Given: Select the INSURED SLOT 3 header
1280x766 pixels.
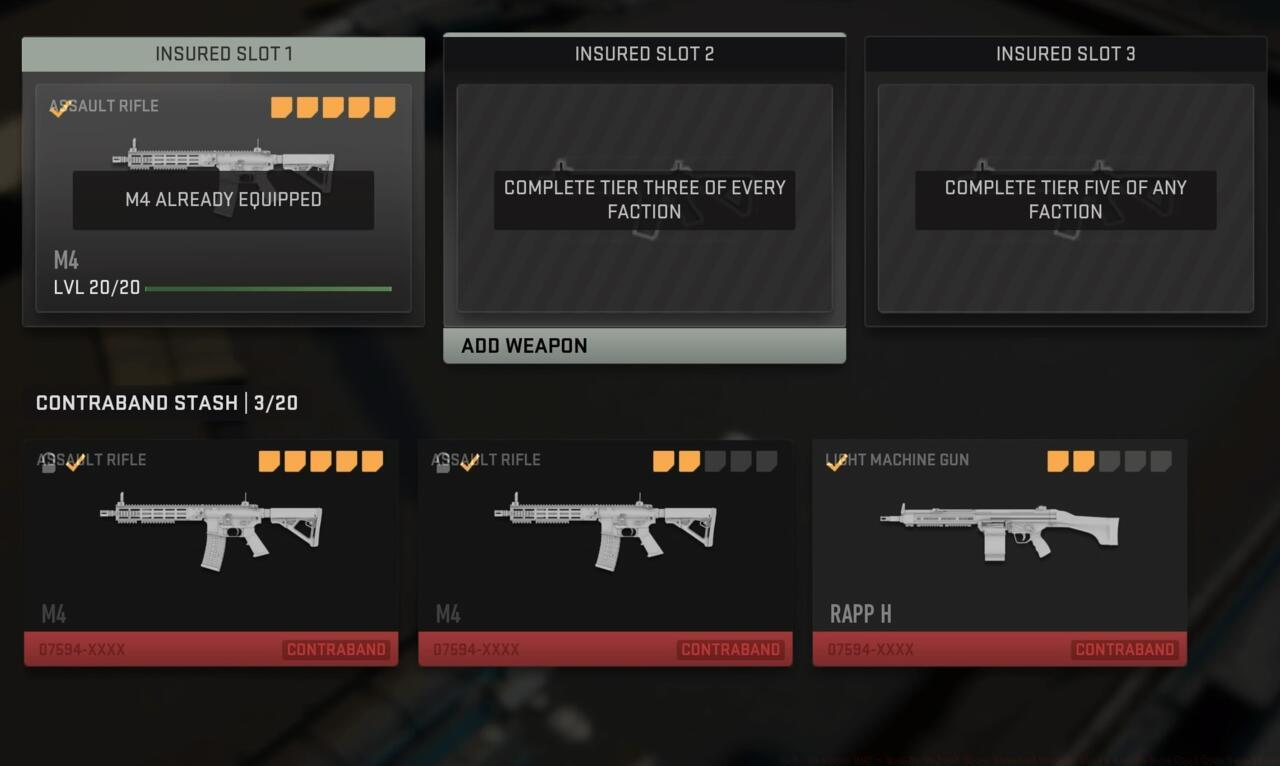Looking at the screenshot, I should (x=1065, y=54).
